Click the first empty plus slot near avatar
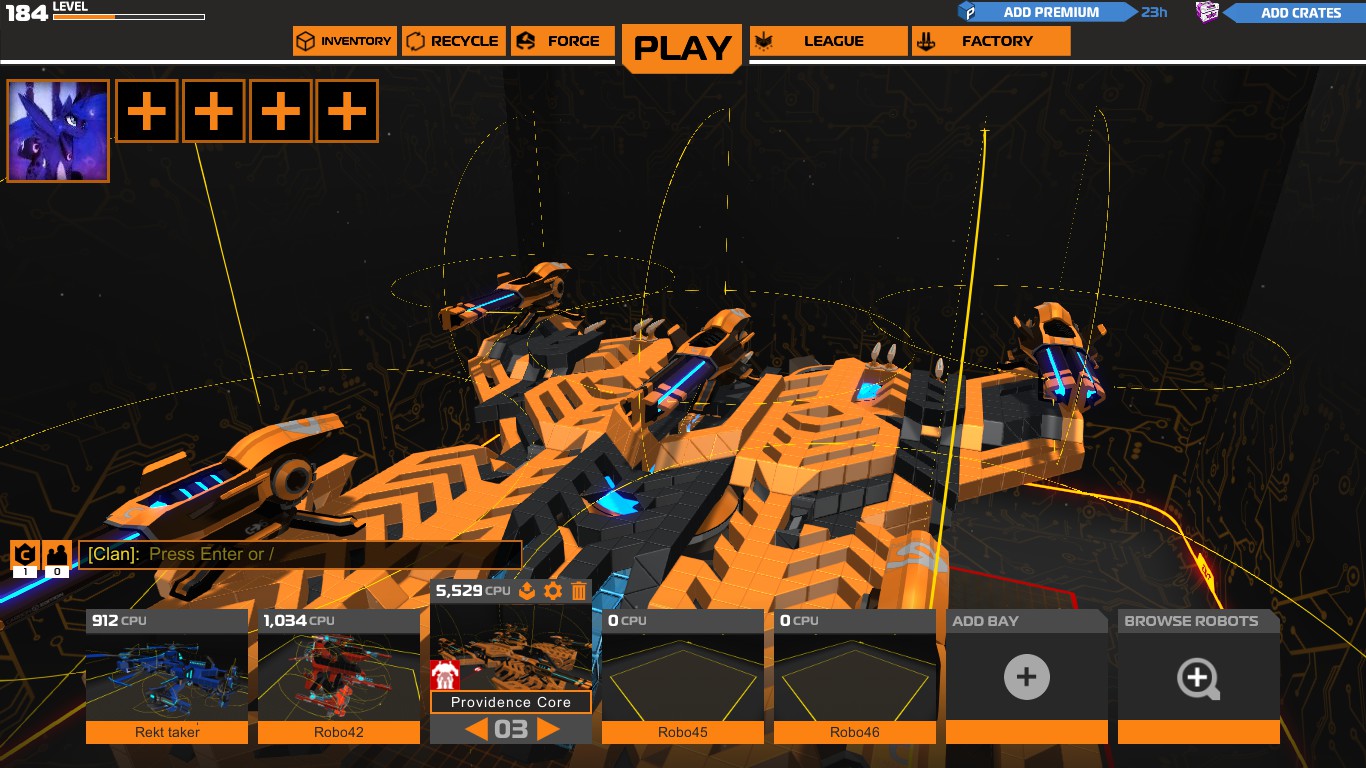Viewport: 1366px width, 768px height. 146,111
